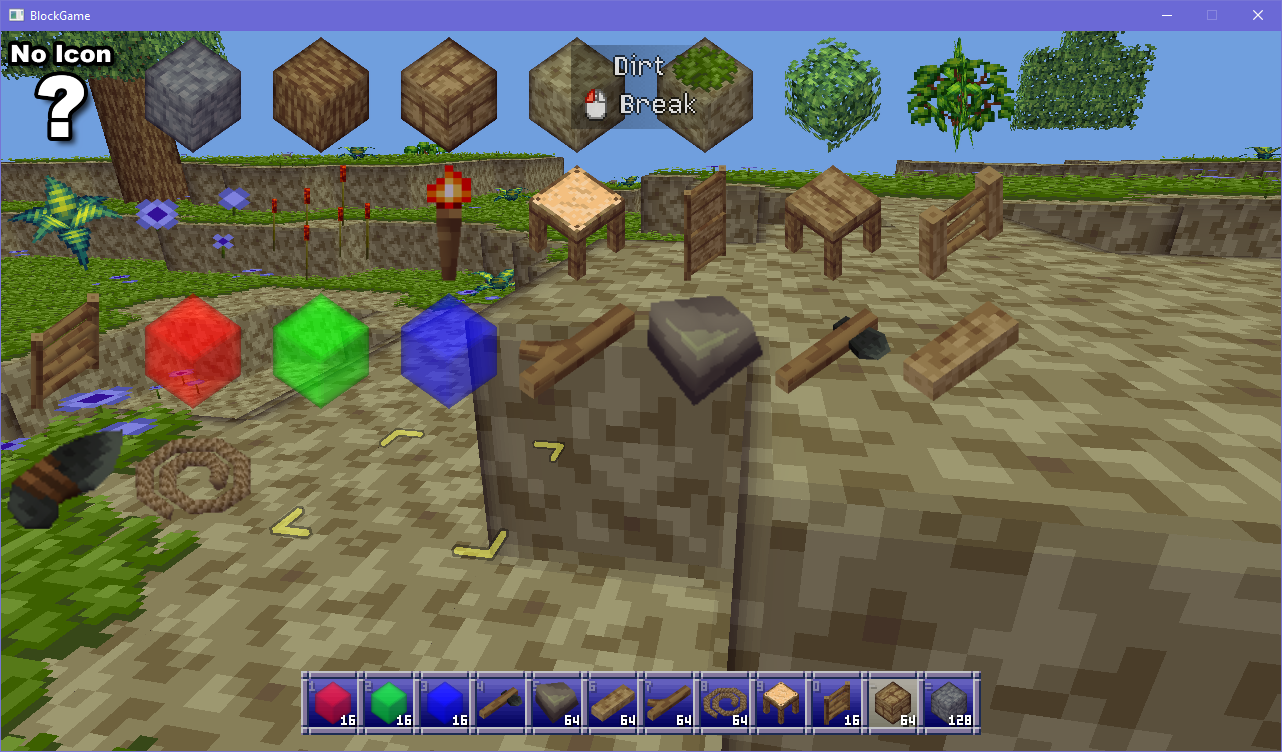Select the grey stone chunk slot
Screen dimensions: 1282x752
[x=556, y=703]
